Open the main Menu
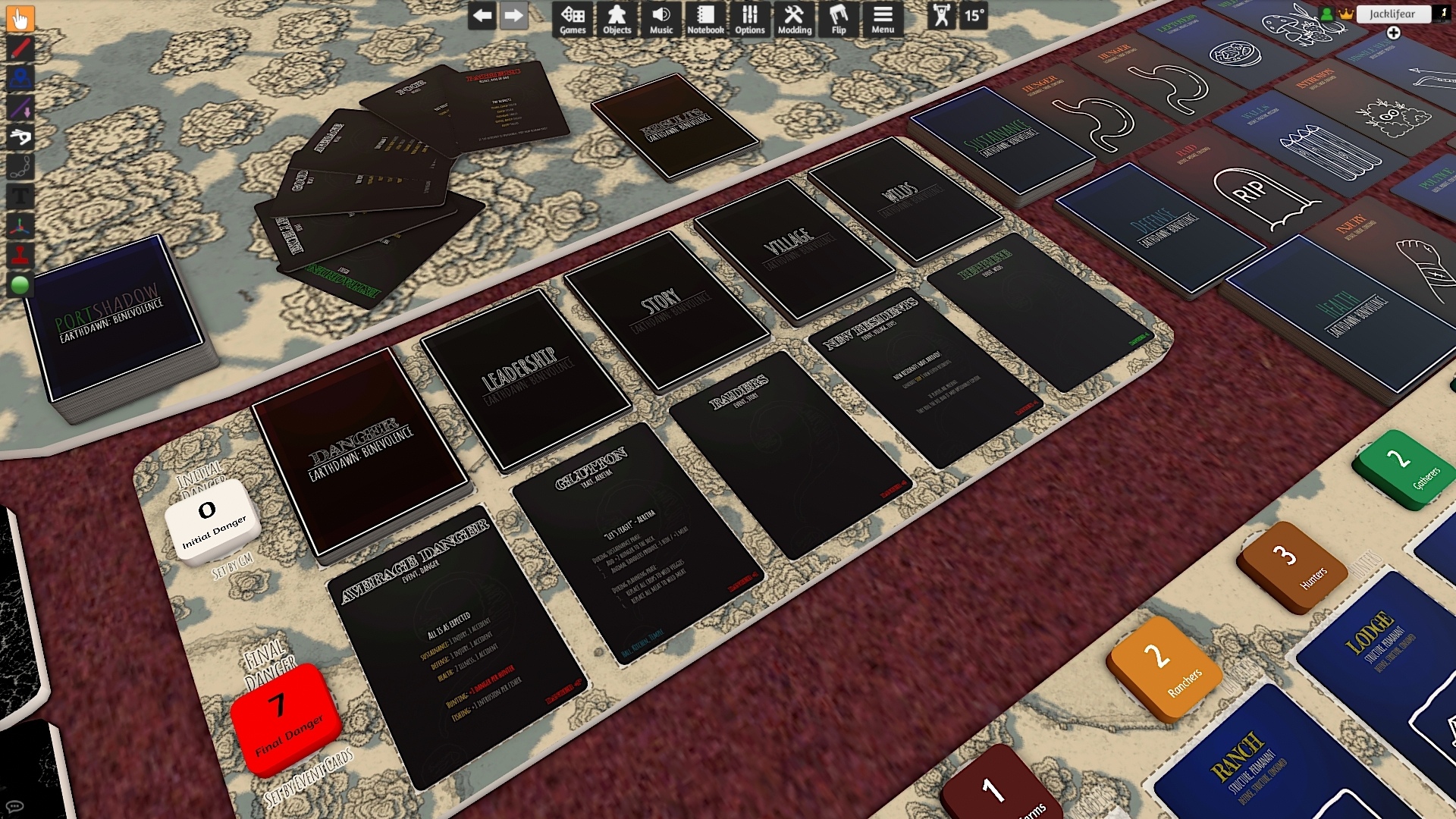This screenshot has height=819, width=1456. 882,19
